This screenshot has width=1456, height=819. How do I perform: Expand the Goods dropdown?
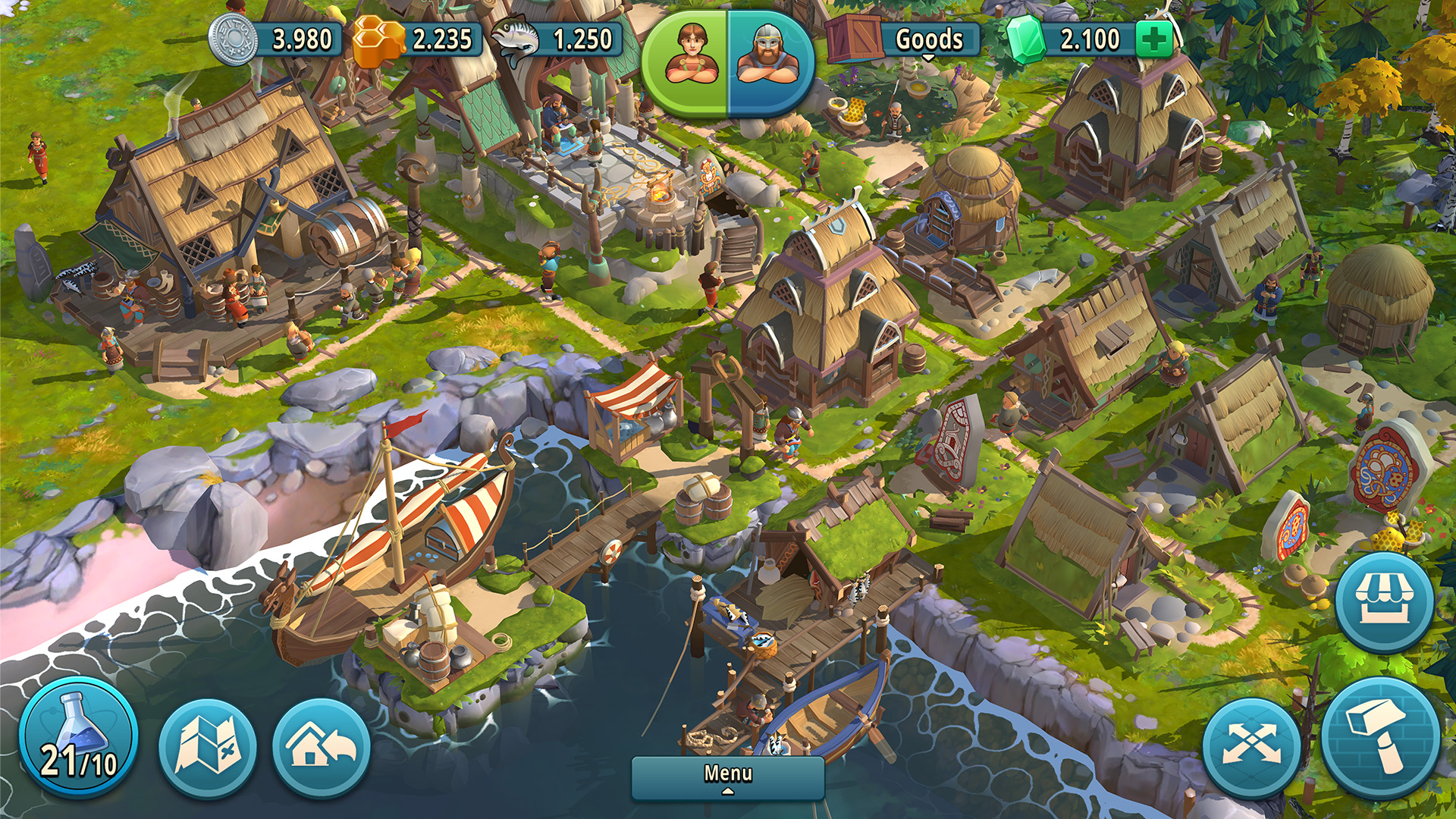click(x=928, y=40)
